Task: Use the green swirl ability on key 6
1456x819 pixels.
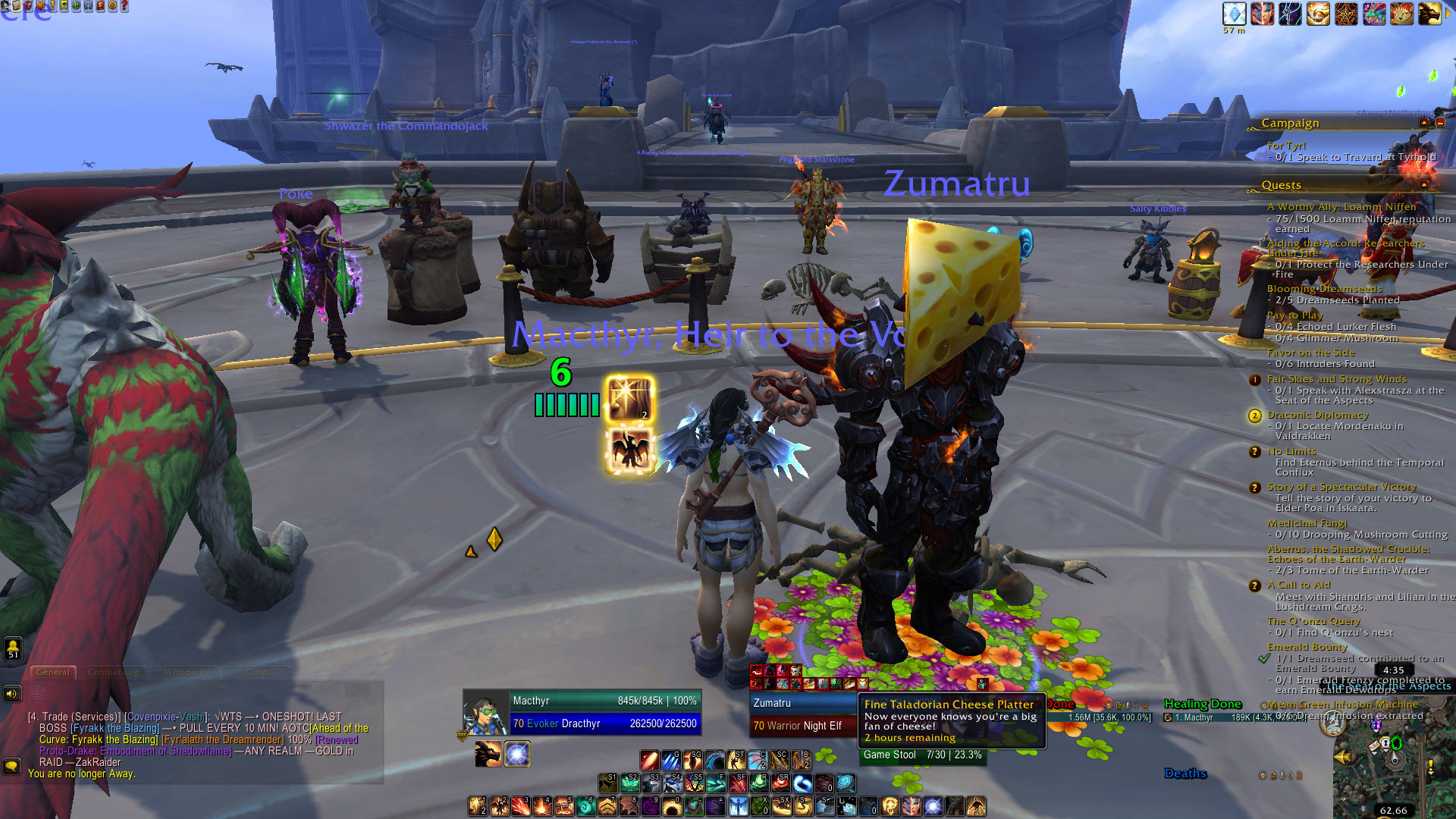Action: [x=586, y=805]
